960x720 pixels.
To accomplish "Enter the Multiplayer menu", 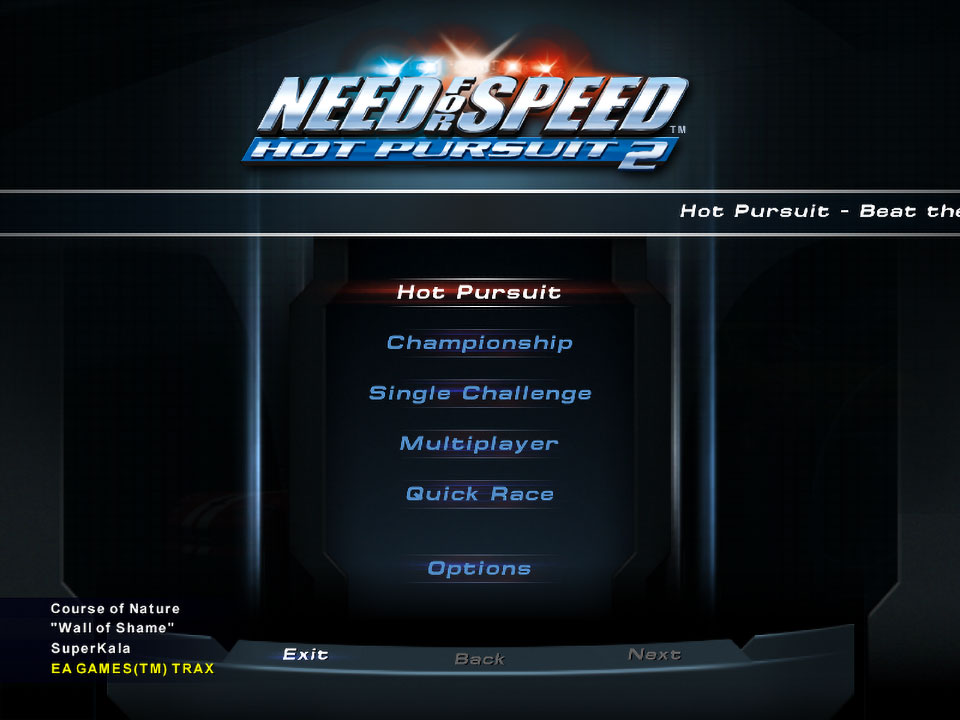I will tap(480, 443).
